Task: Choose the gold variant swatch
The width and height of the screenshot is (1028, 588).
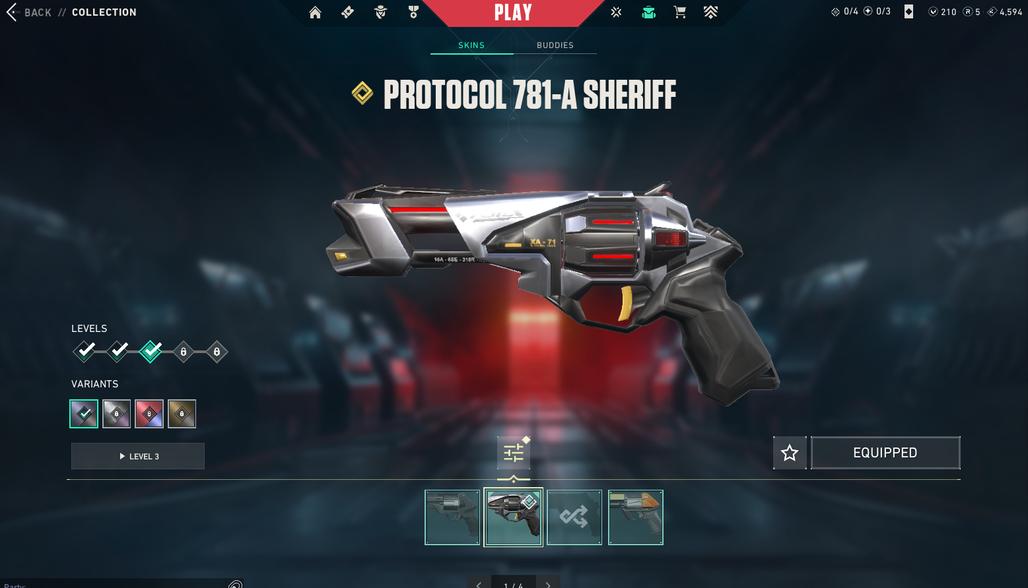Action: pyautogui.click(x=182, y=414)
